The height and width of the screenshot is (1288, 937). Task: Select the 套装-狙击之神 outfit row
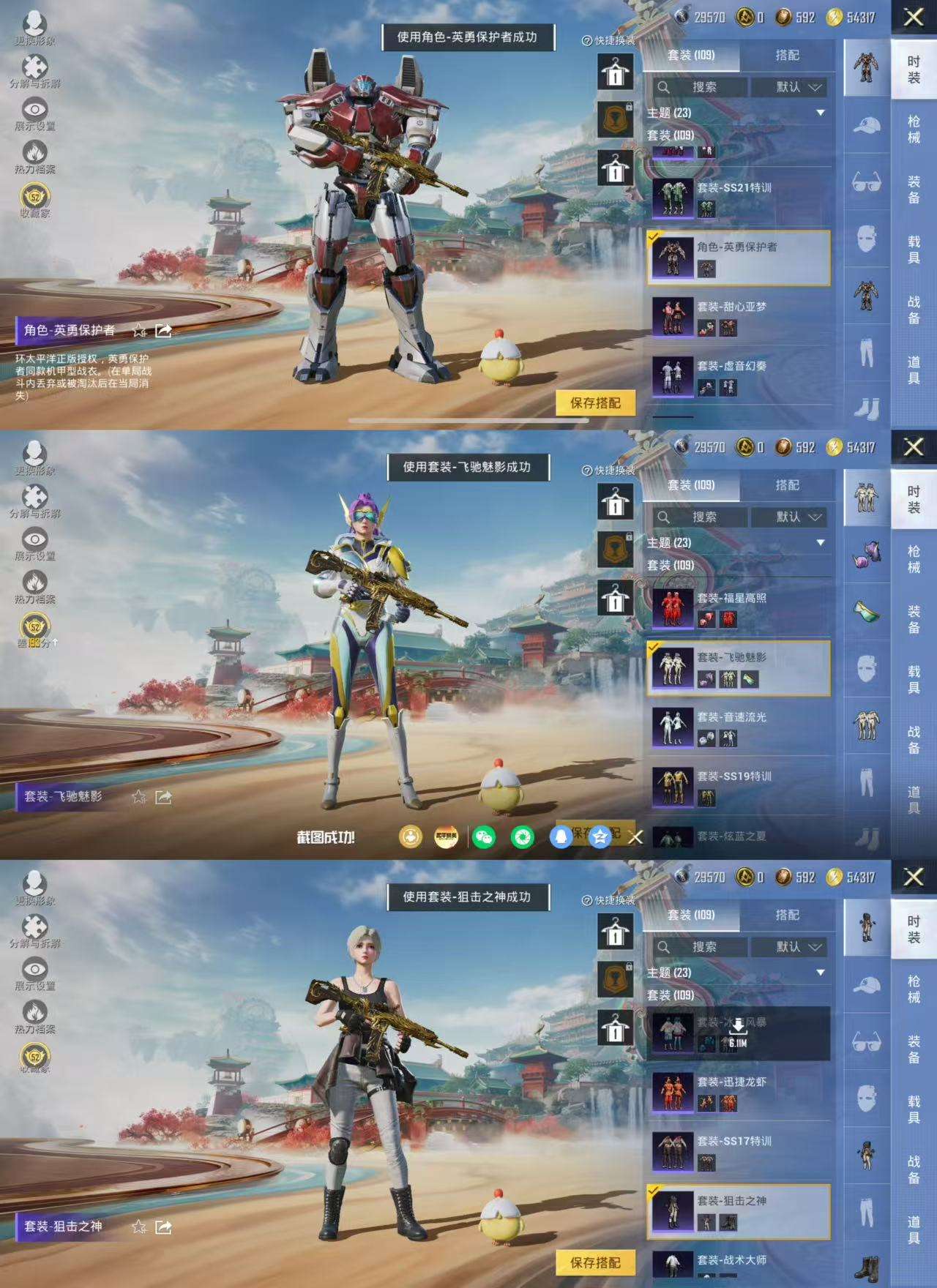739,1211
